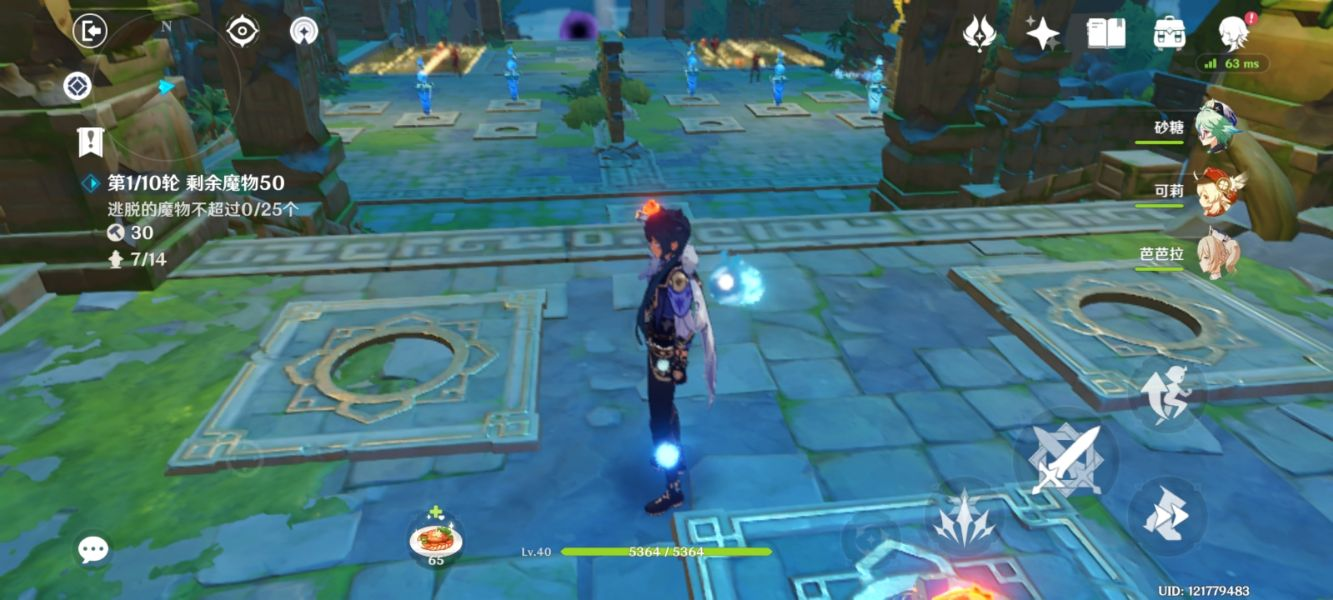Activate the elemental sight eye icon
Screen dimensions: 1333x600
pos(242,31)
